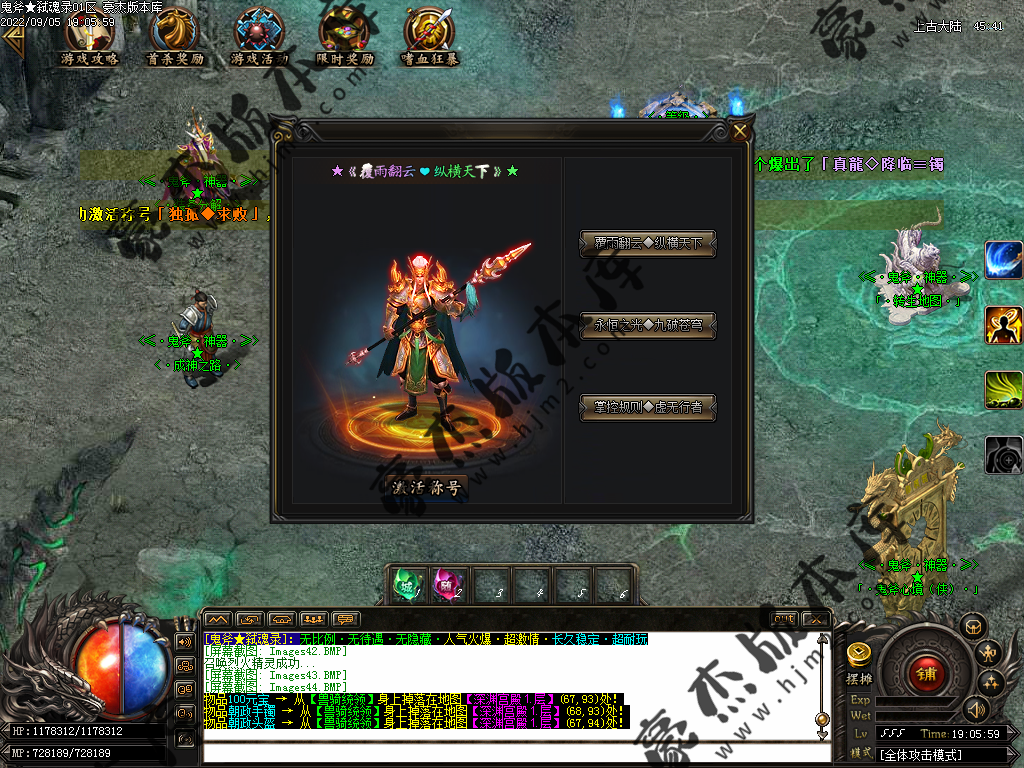Screen dimensions: 1024x768
Task: Select the 覆雨翻云◆纵横天下 title
Action: (648, 244)
